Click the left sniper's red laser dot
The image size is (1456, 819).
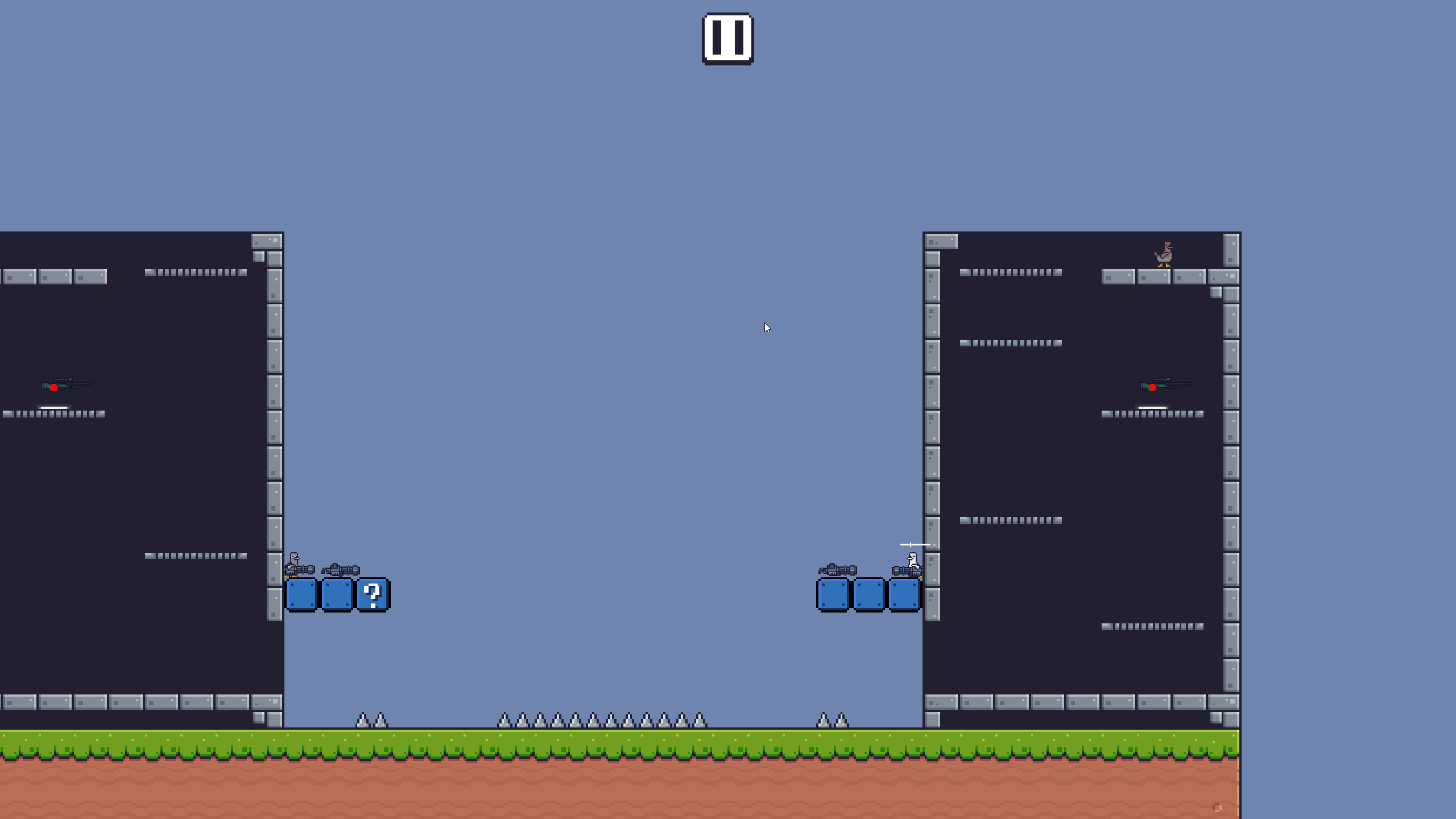(x=54, y=387)
